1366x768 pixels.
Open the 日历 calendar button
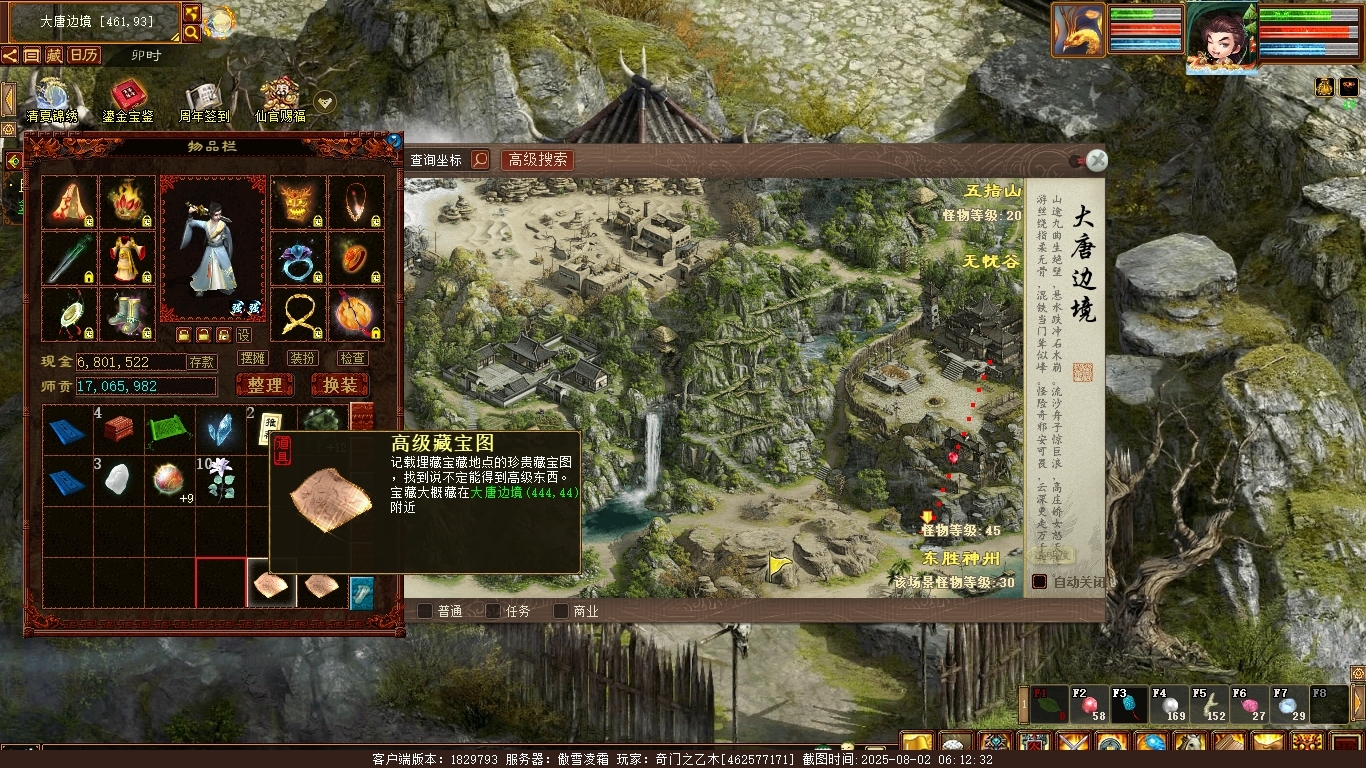pyautogui.click(x=84, y=55)
